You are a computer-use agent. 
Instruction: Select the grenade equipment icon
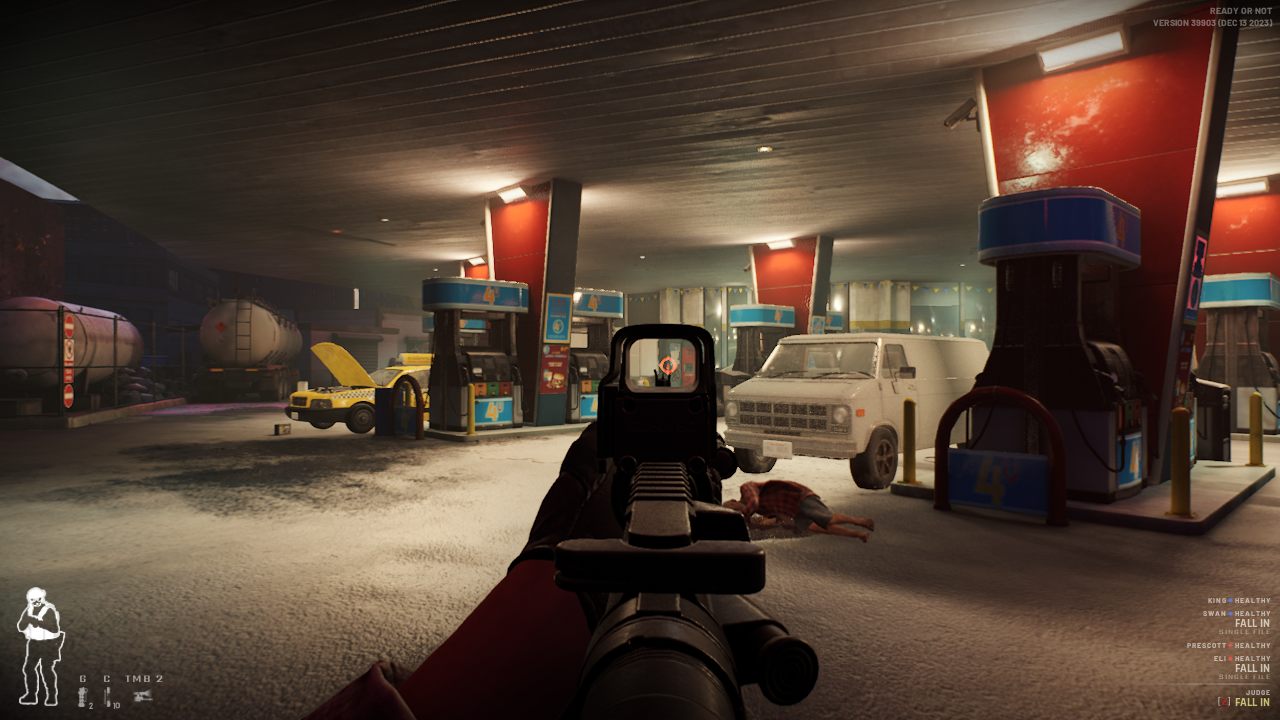pyautogui.click(x=82, y=695)
